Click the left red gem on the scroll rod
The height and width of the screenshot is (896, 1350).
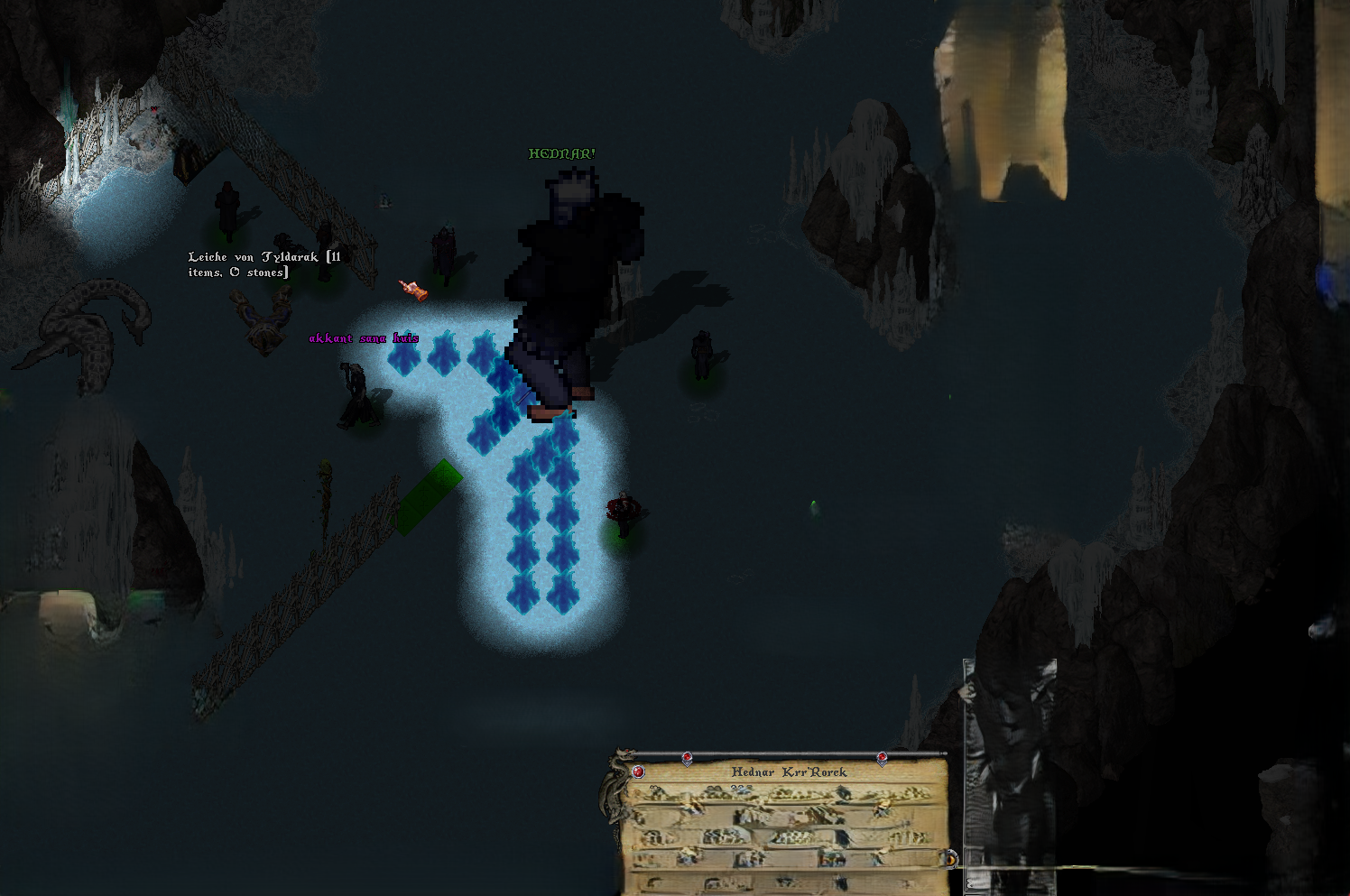click(687, 758)
